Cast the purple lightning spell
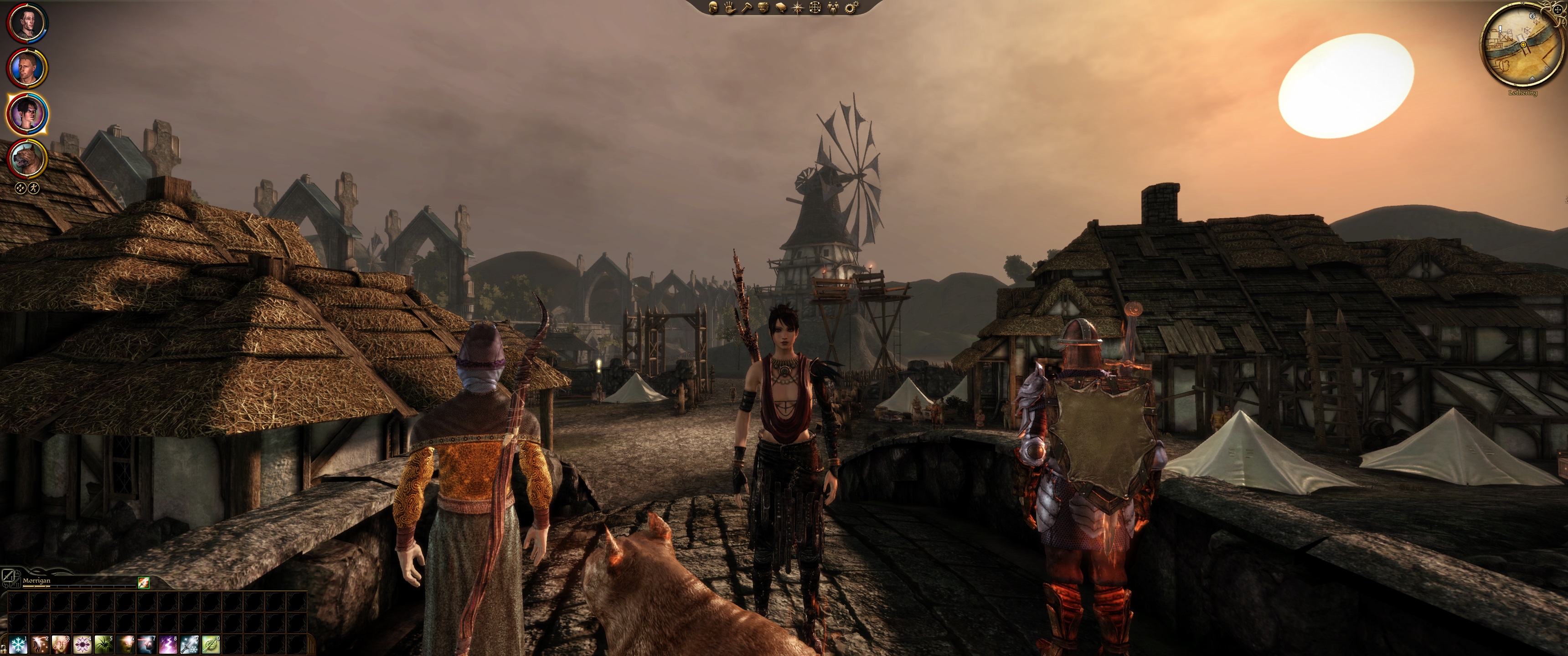 pos(168,644)
